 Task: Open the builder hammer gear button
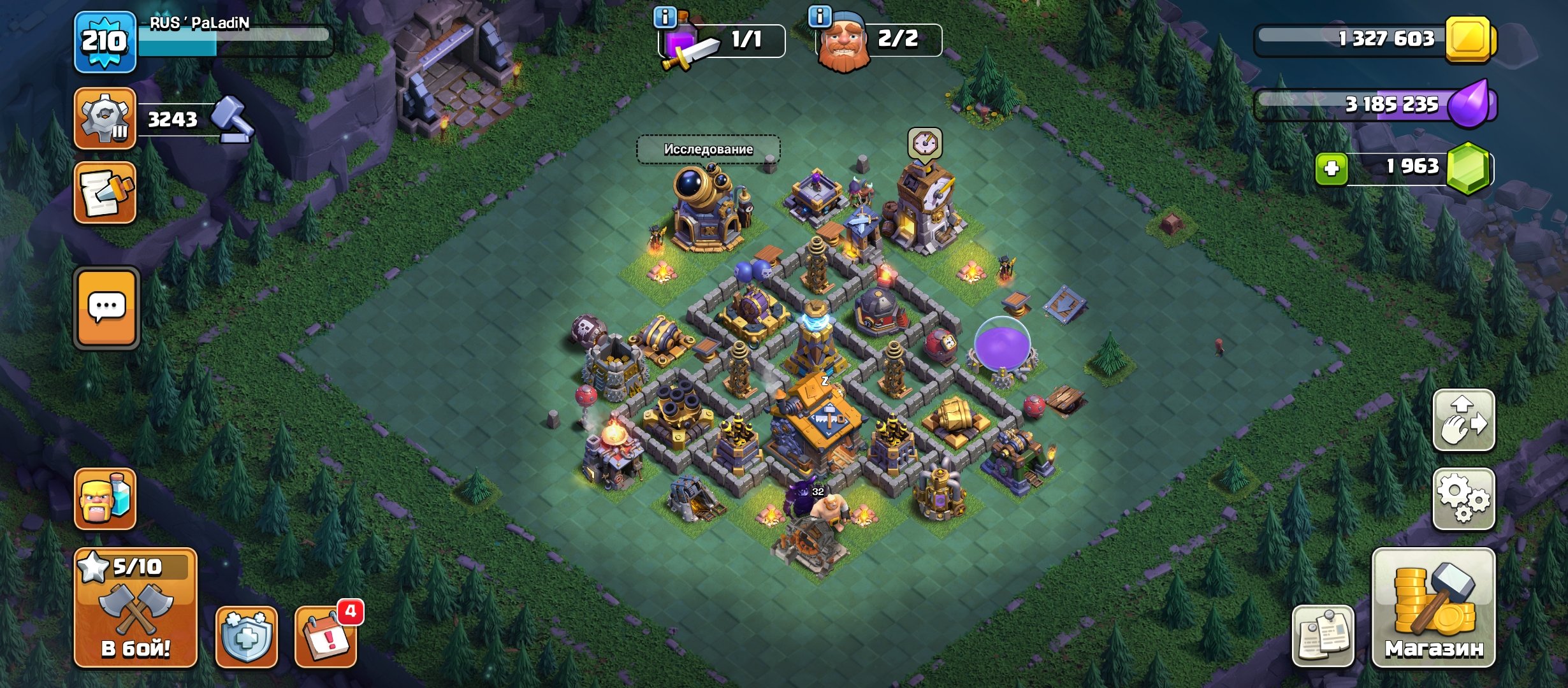point(105,119)
